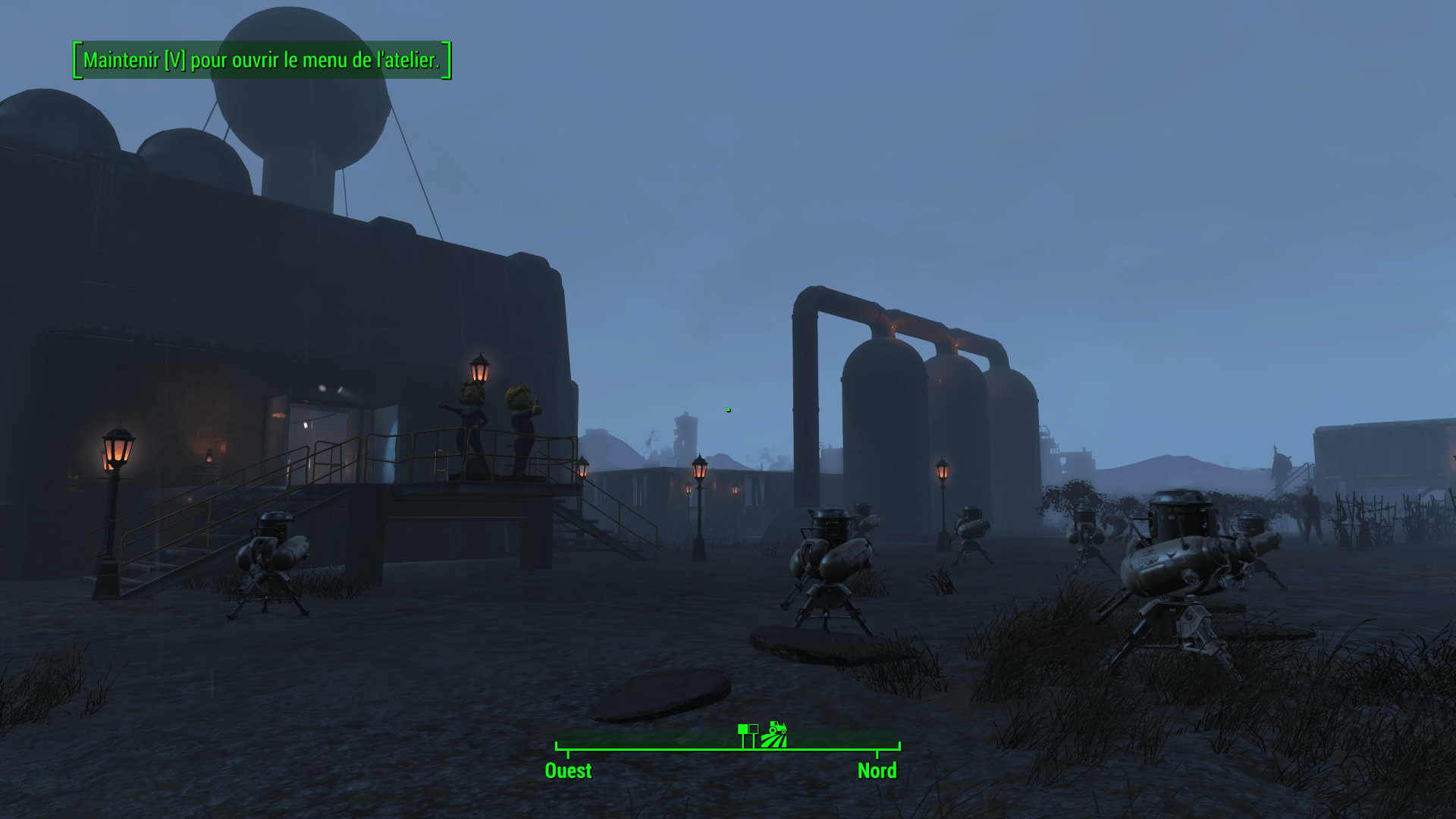Click the Ouest label on the compass

(568, 770)
